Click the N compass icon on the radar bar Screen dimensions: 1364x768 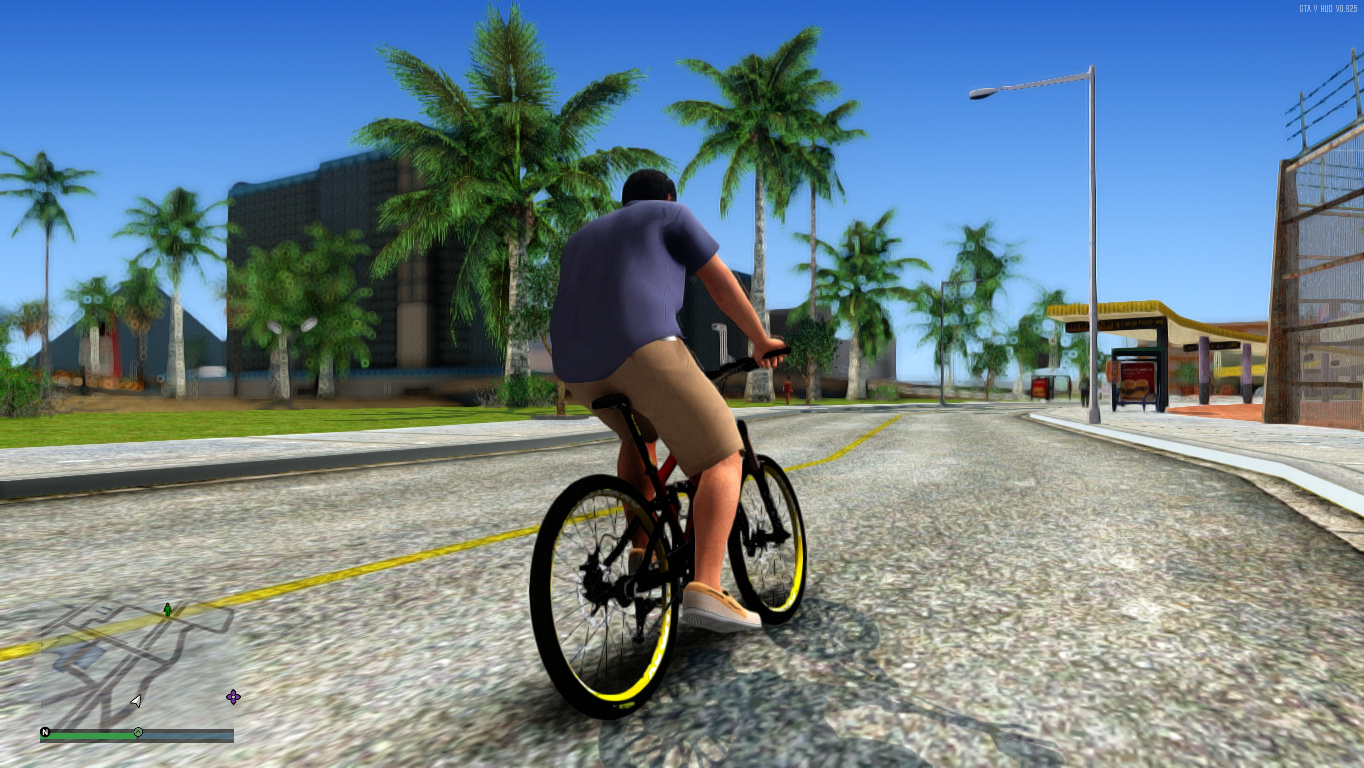pos(45,732)
